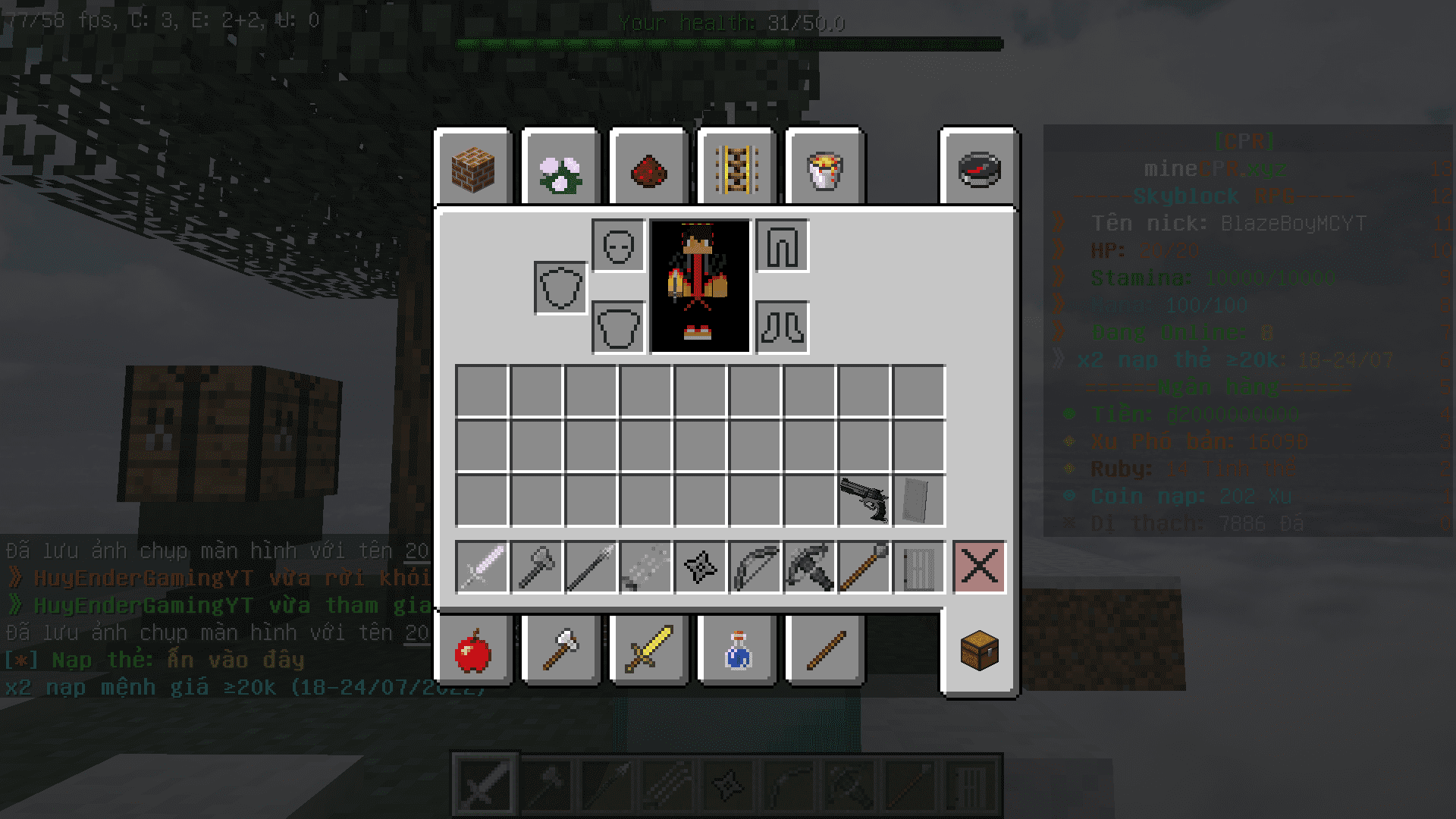Select the Combat golden sword tab
Viewport: 1456px width, 819px height.
pos(649,651)
